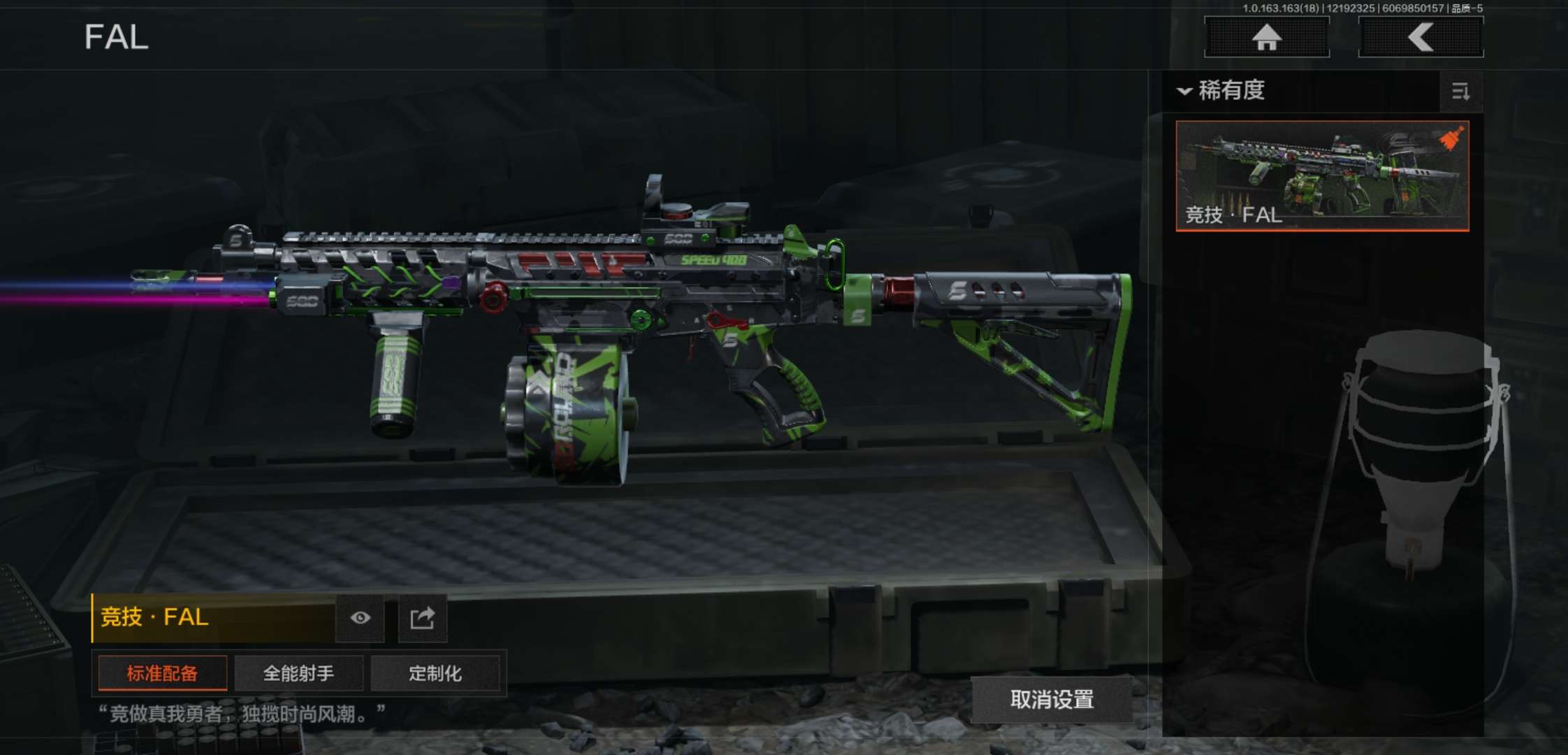Share the weapon skin
Image resolution: width=1568 pixels, height=755 pixels.
pos(422,618)
